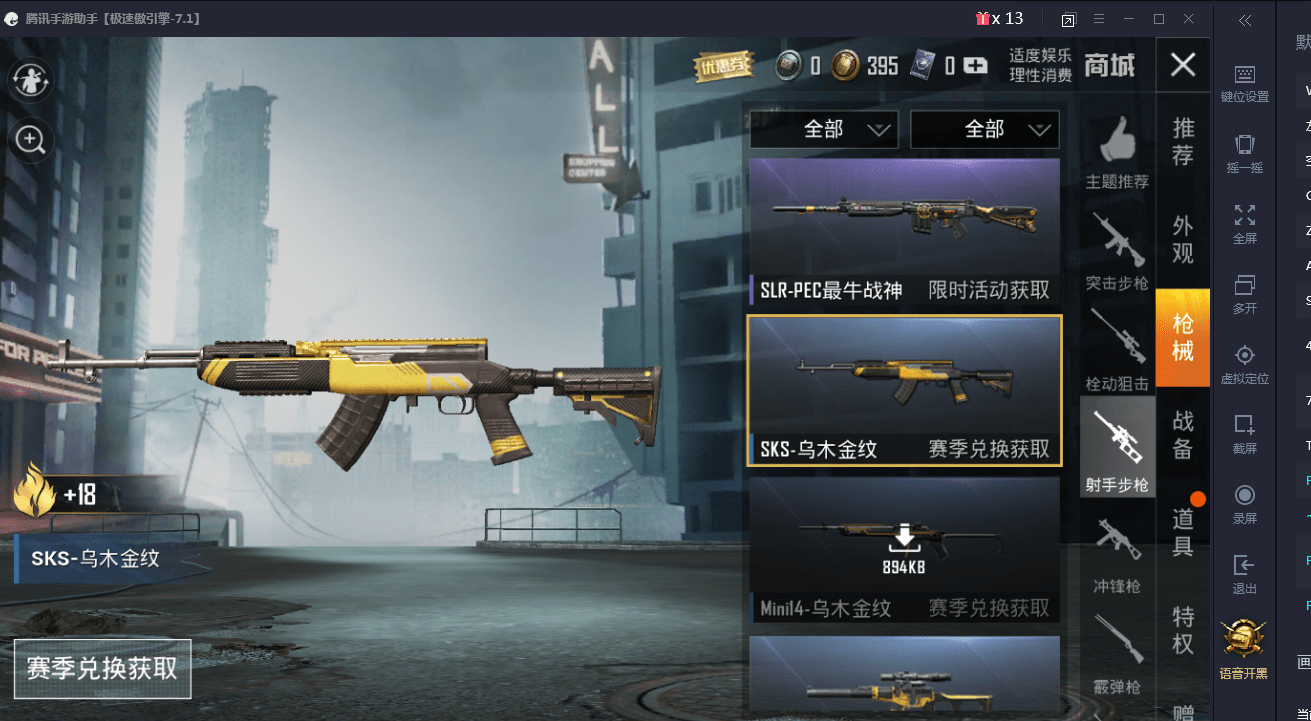Click the magnifier zoom icon on the left

click(30, 140)
